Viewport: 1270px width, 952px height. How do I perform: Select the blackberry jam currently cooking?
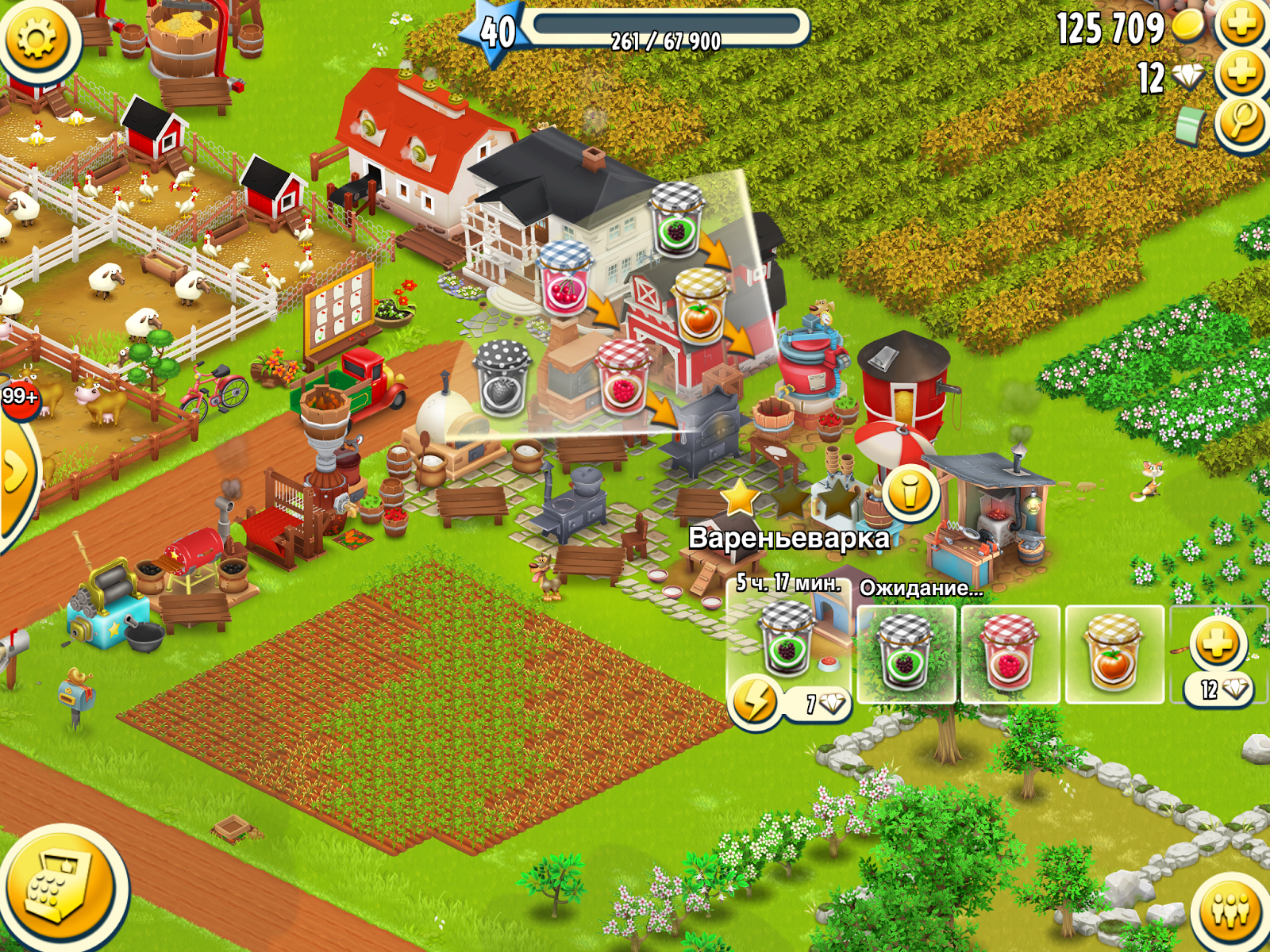coord(784,643)
